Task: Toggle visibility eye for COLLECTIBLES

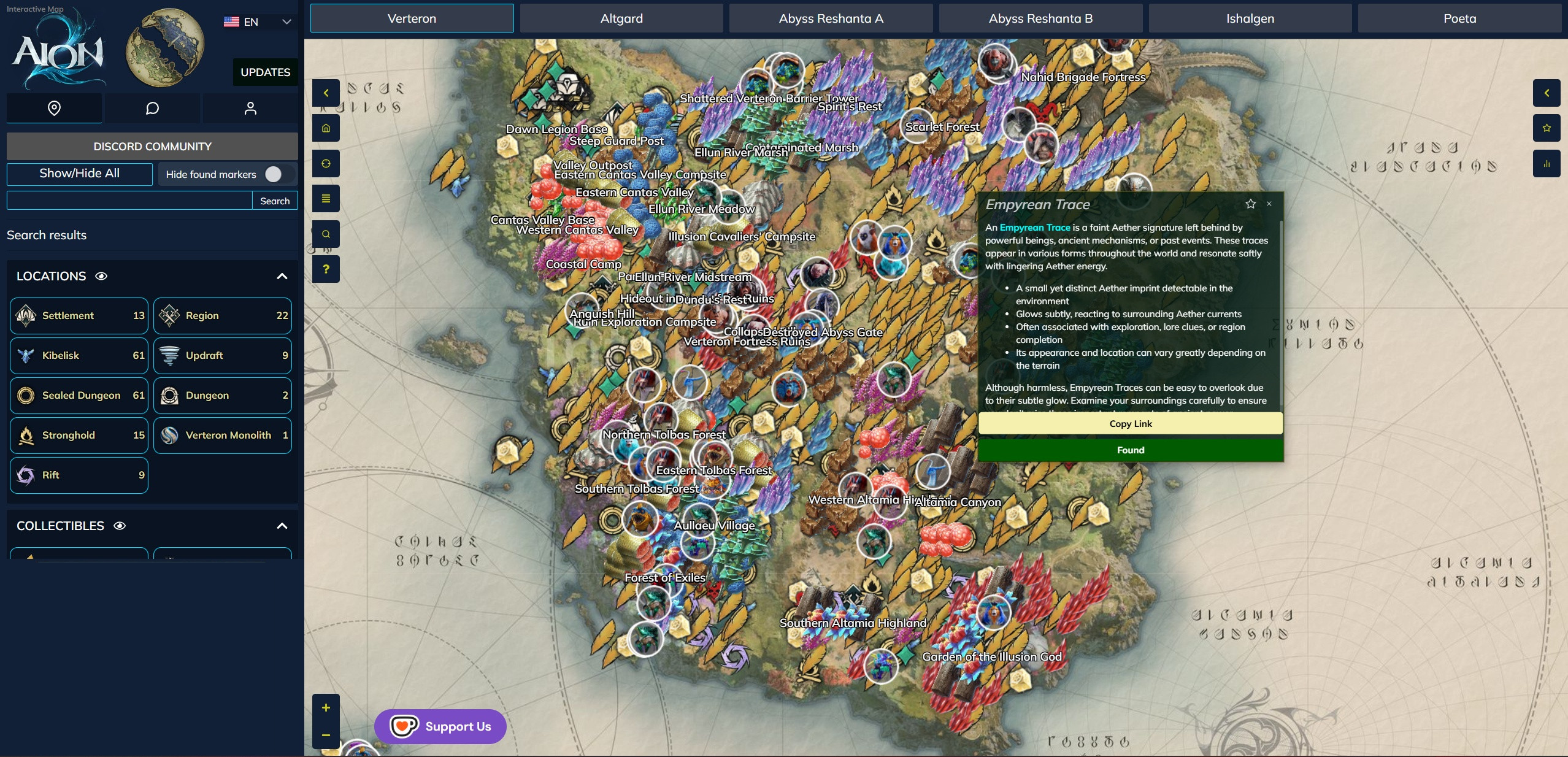Action: pyautogui.click(x=120, y=526)
